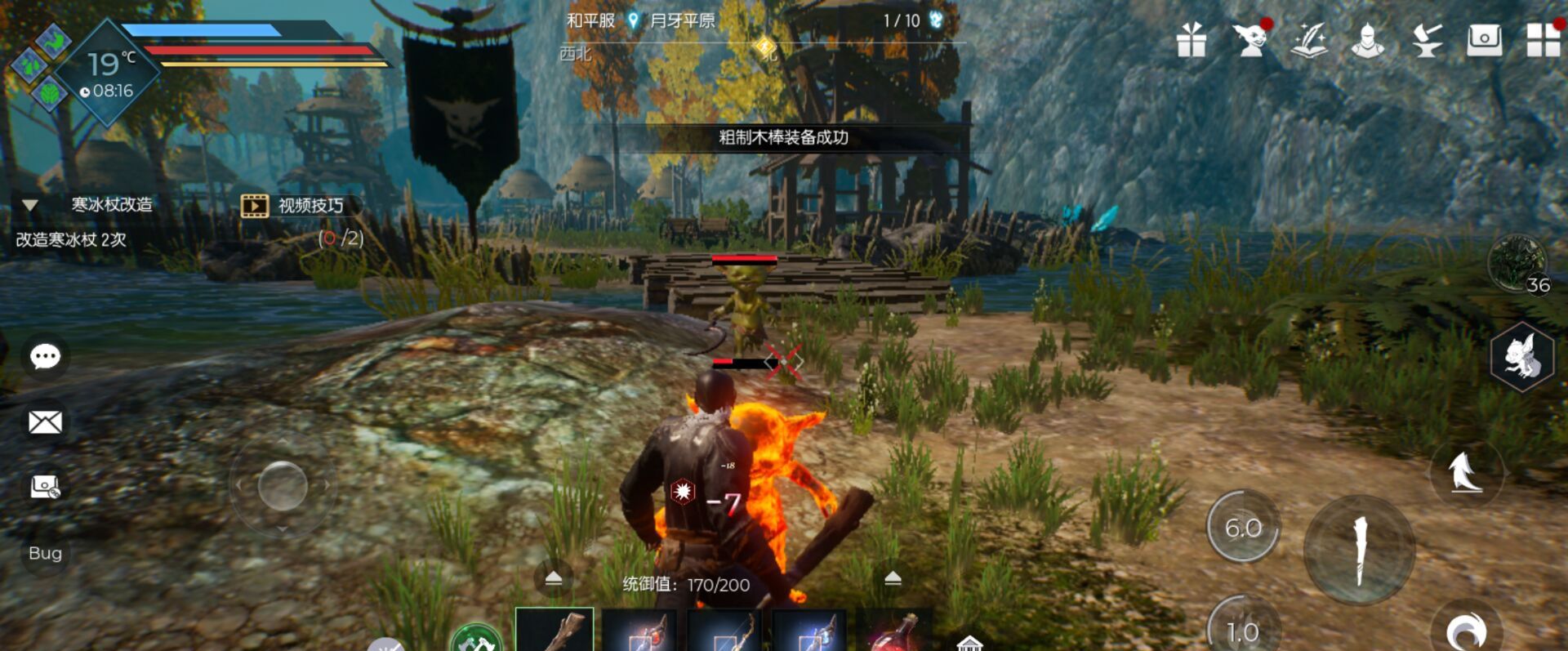This screenshot has width=1568, height=651.
Task: Open the mail envelope icon
Action: click(45, 421)
